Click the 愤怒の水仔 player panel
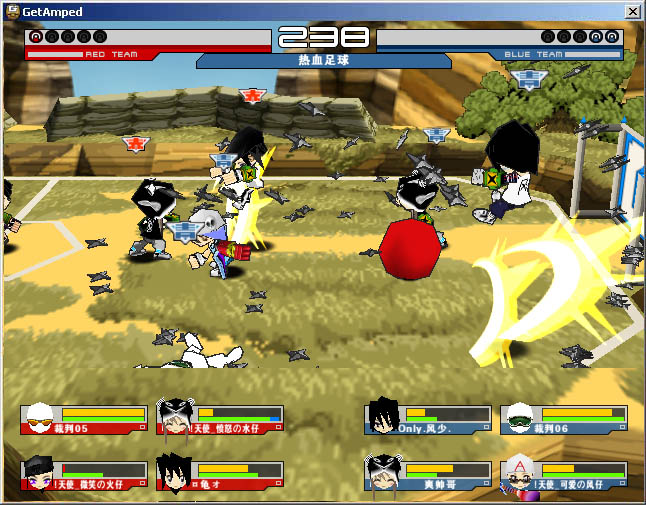The height and width of the screenshot is (505, 646). click(220, 419)
